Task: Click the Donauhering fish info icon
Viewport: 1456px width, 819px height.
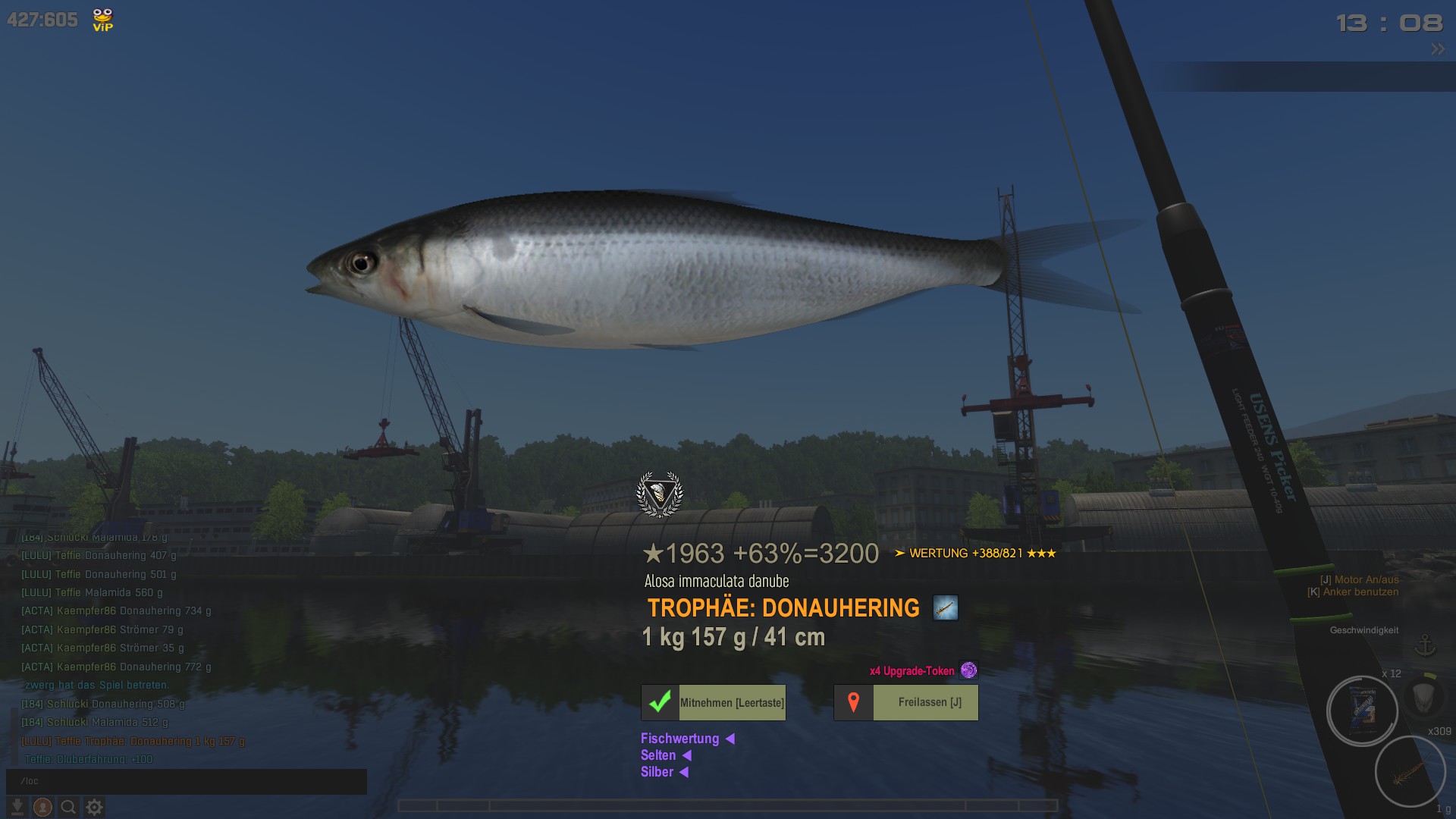Action: pyautogui.click(x=946, y=607)
